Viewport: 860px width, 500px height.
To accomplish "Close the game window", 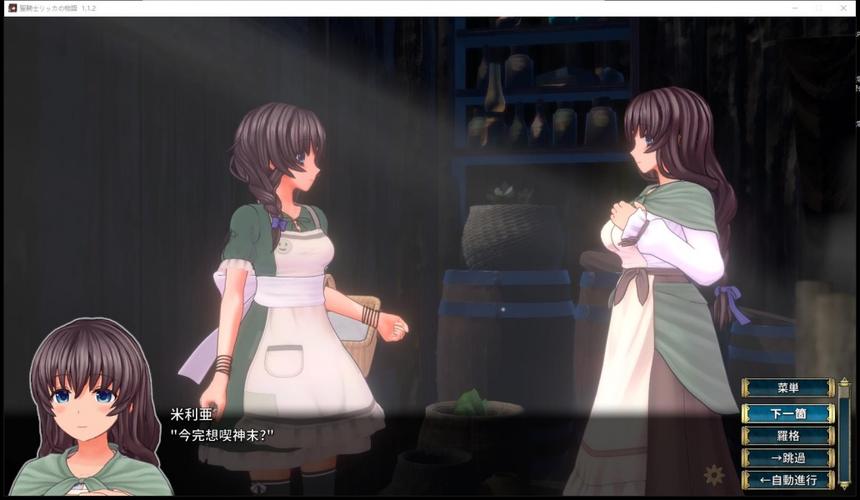I will 844,8.
